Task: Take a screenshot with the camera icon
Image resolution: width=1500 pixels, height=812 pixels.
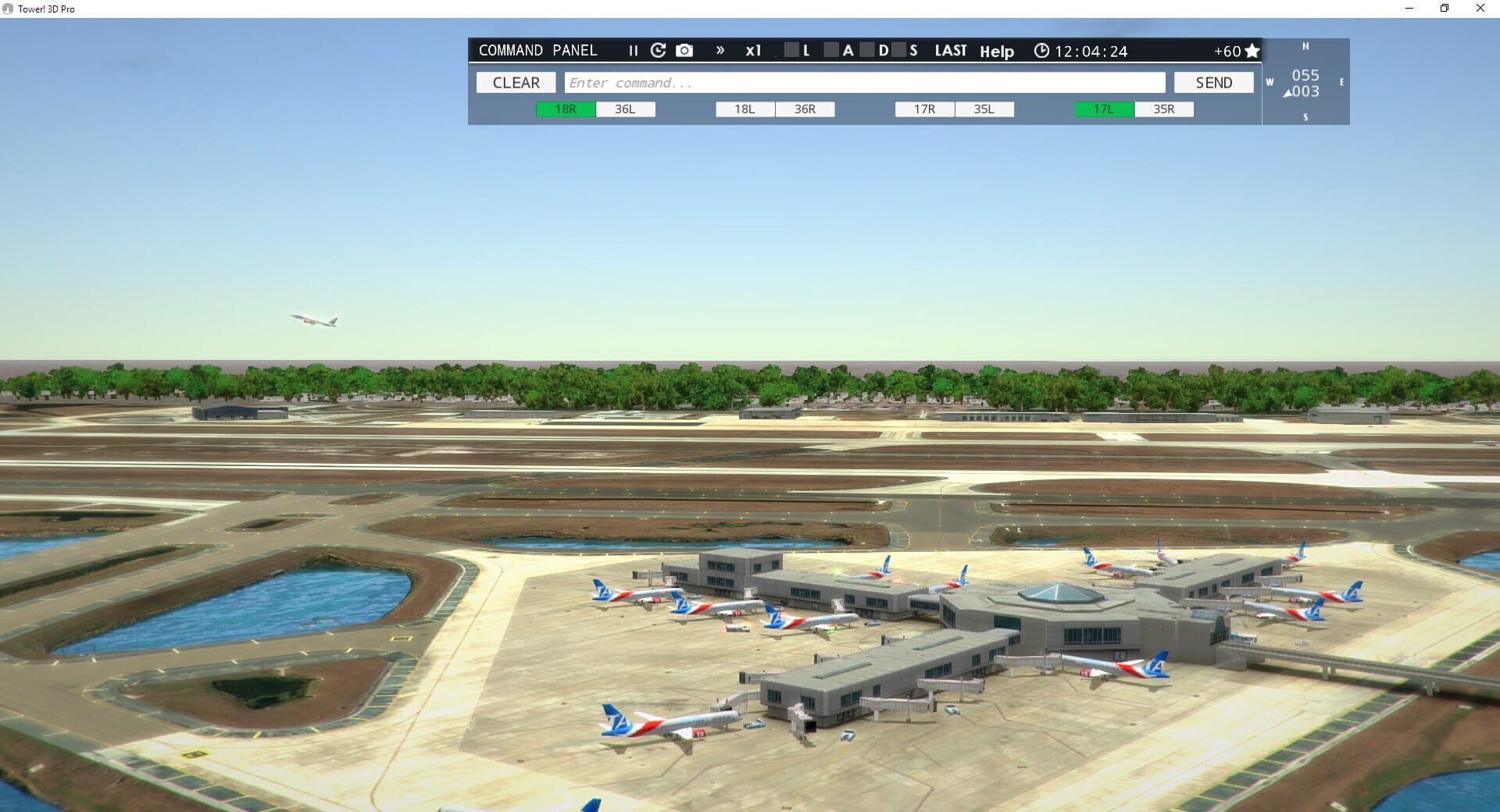Action: [x=684, y=50]
